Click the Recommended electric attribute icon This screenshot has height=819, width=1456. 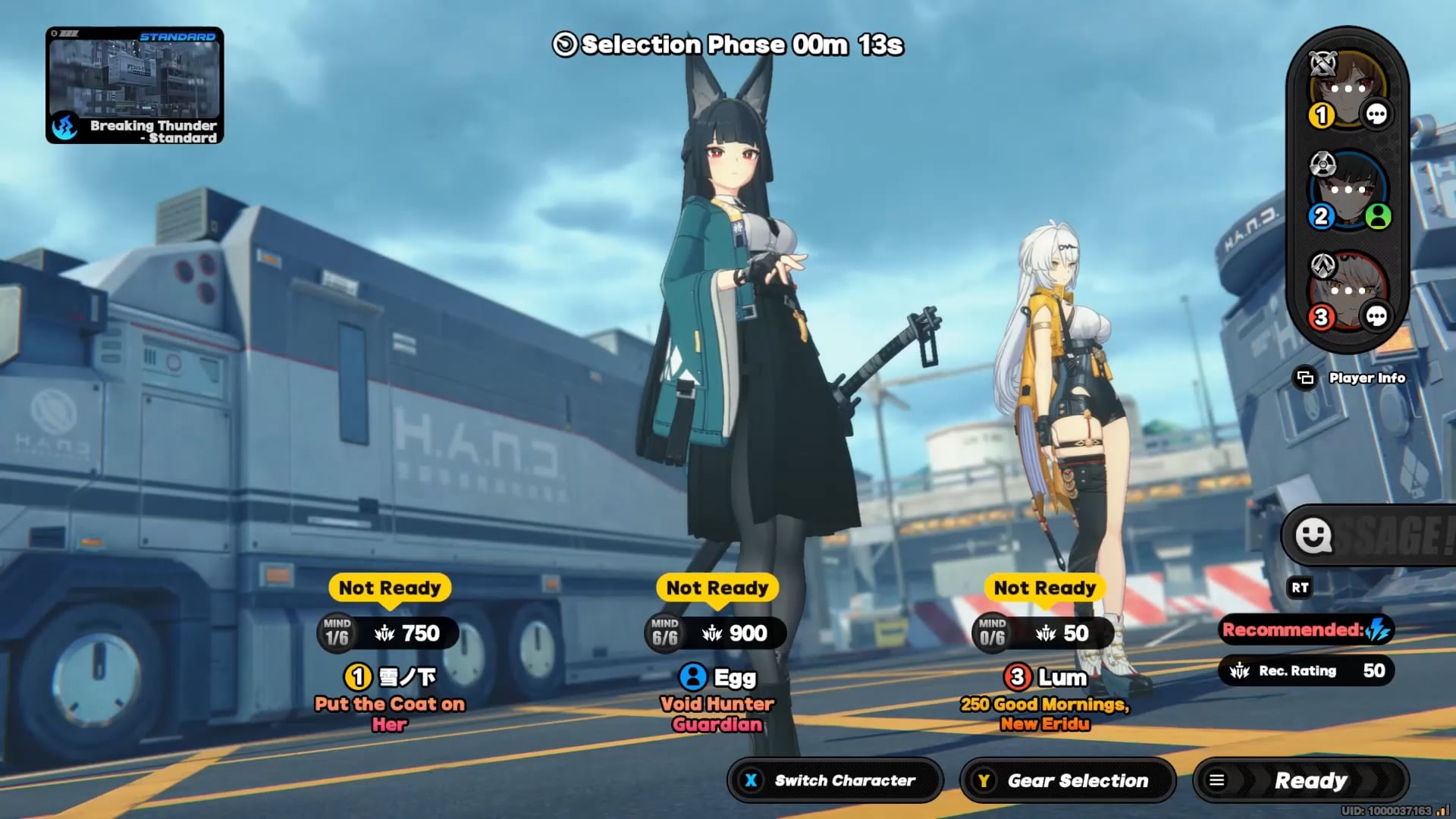click(1377, 629)
